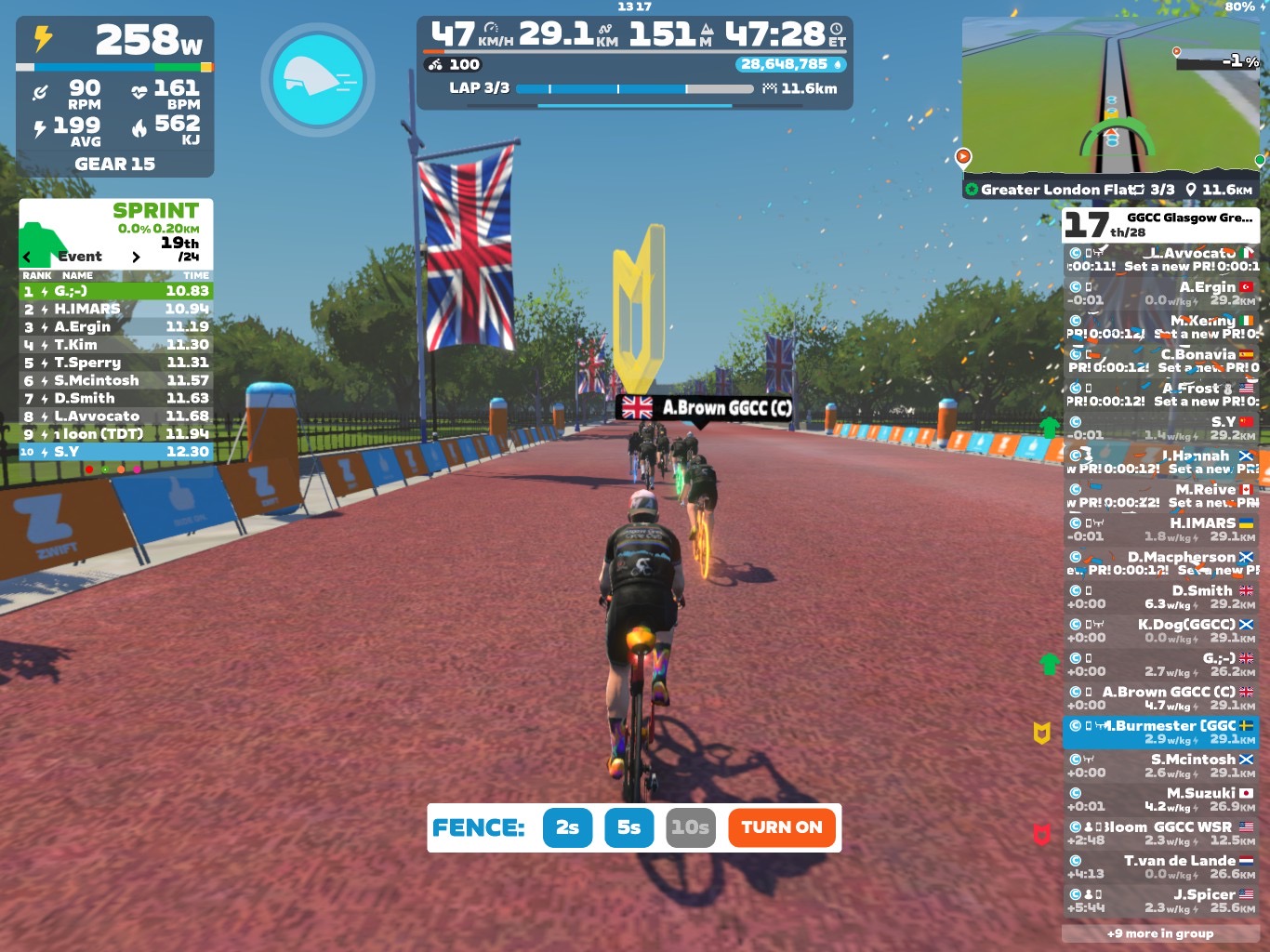The image size is (1270, 952).
Task: Turn on the fence
Action: pyautogui.click(x=781, y=827)
